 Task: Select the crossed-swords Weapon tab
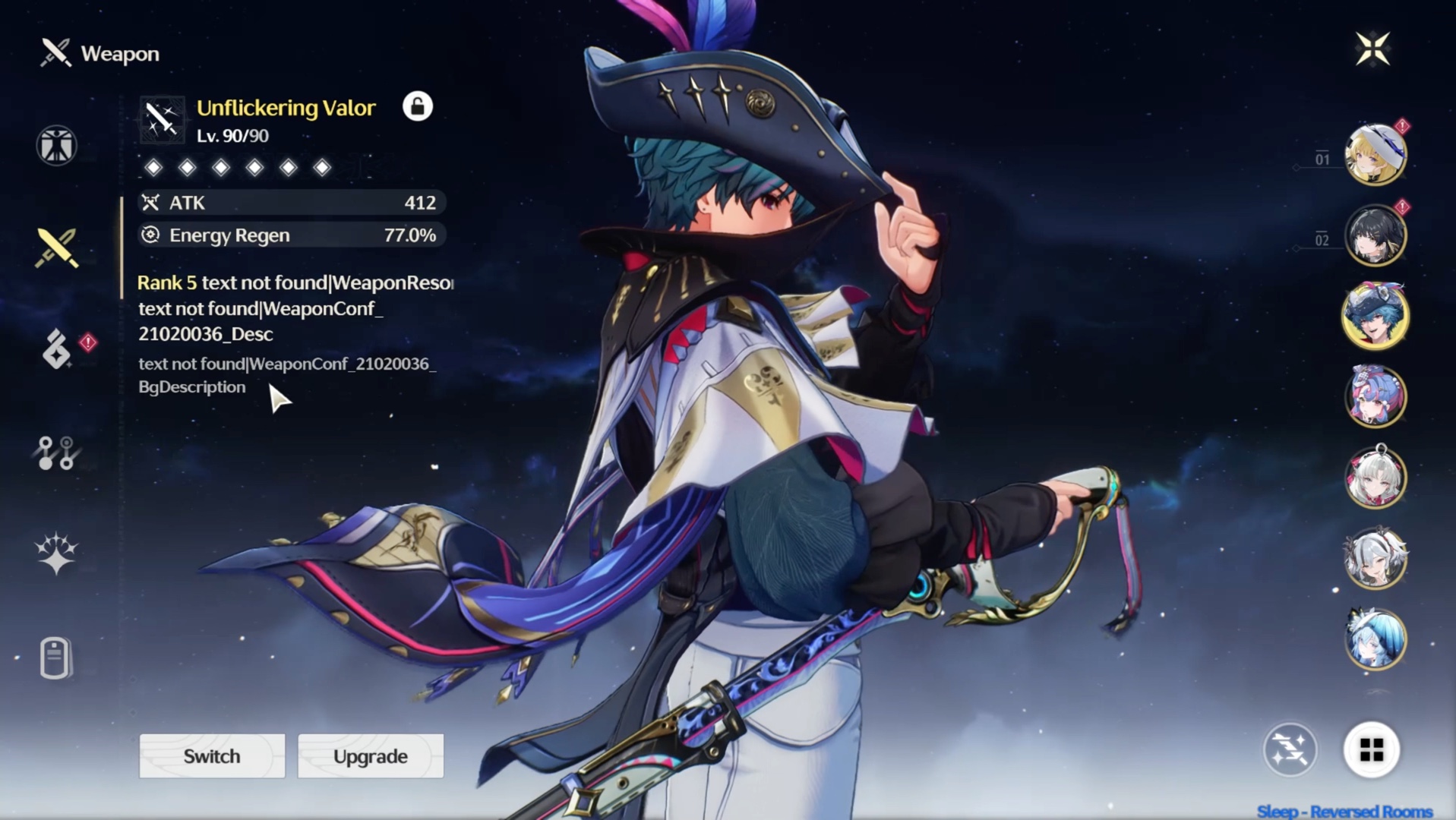pos(56,248)
